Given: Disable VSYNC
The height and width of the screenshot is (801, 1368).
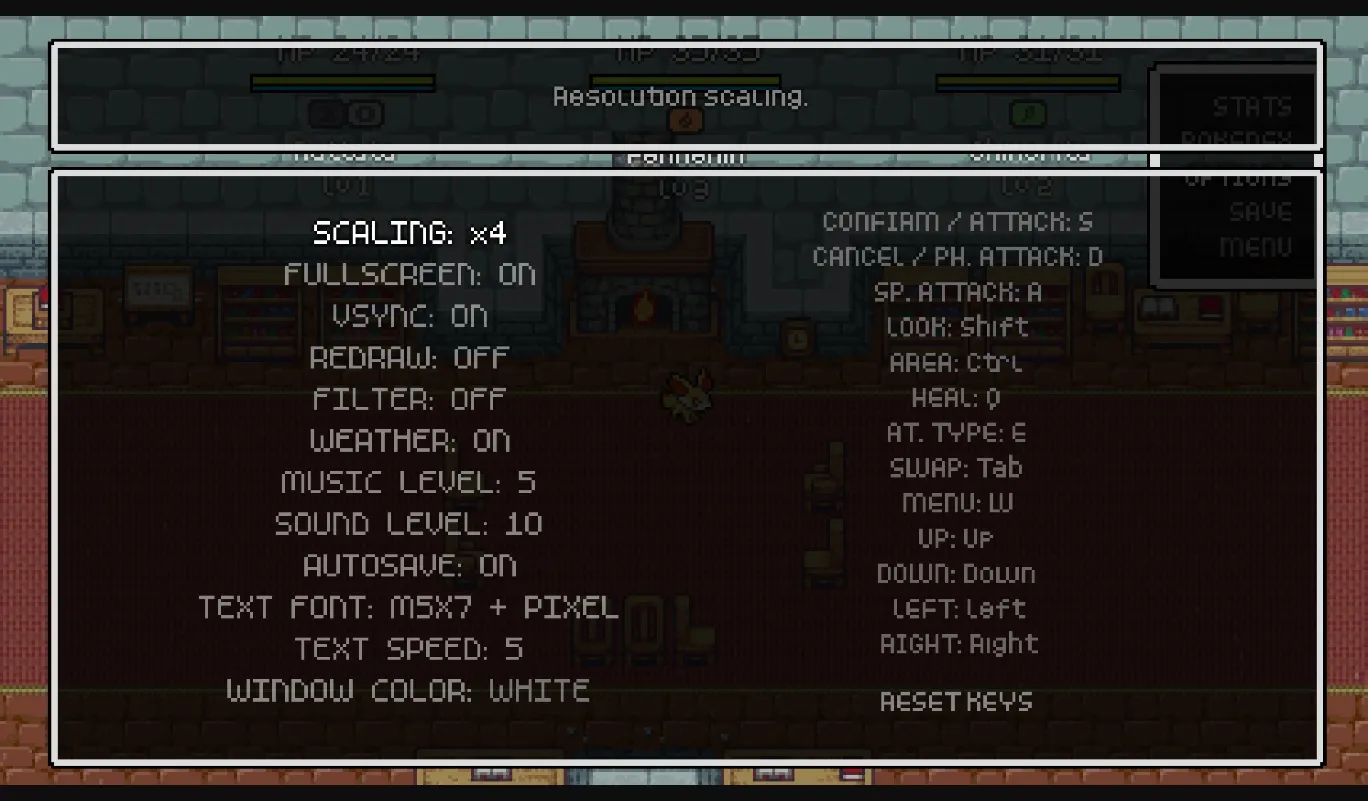Looking at the screenshot, I should (410, 316).
